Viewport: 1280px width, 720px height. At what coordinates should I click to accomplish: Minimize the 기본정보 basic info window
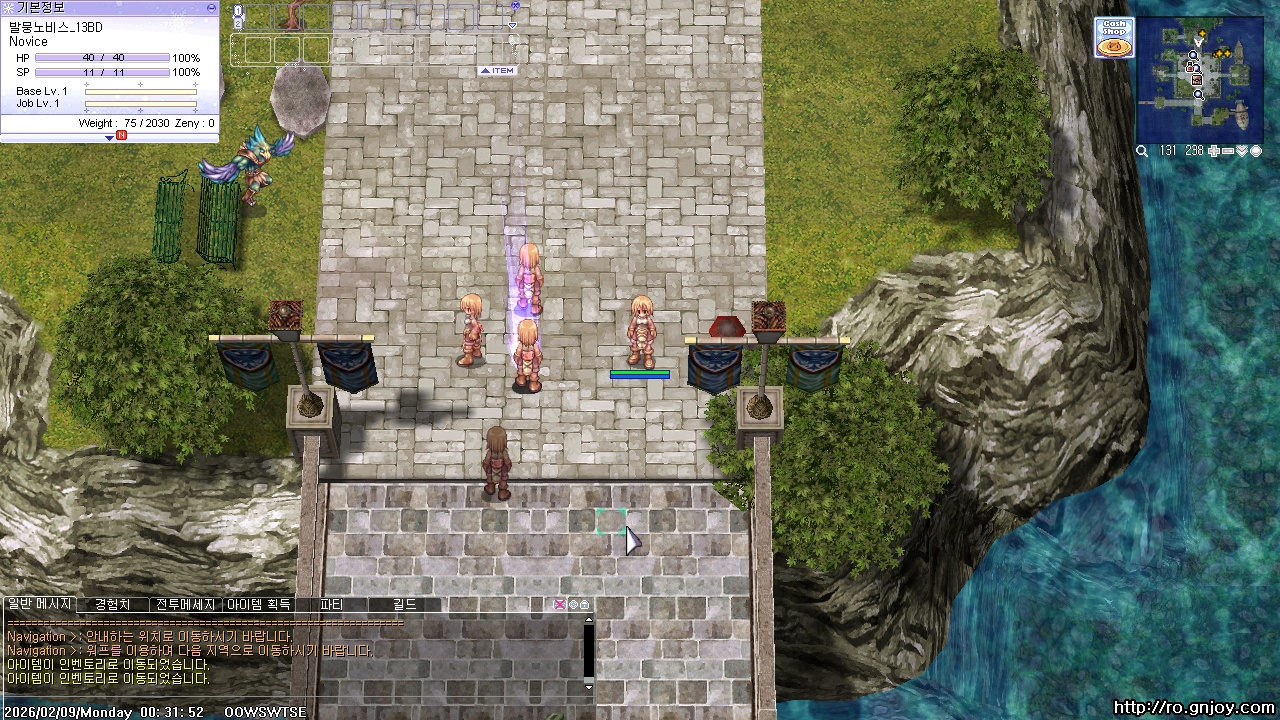point(211,7)
